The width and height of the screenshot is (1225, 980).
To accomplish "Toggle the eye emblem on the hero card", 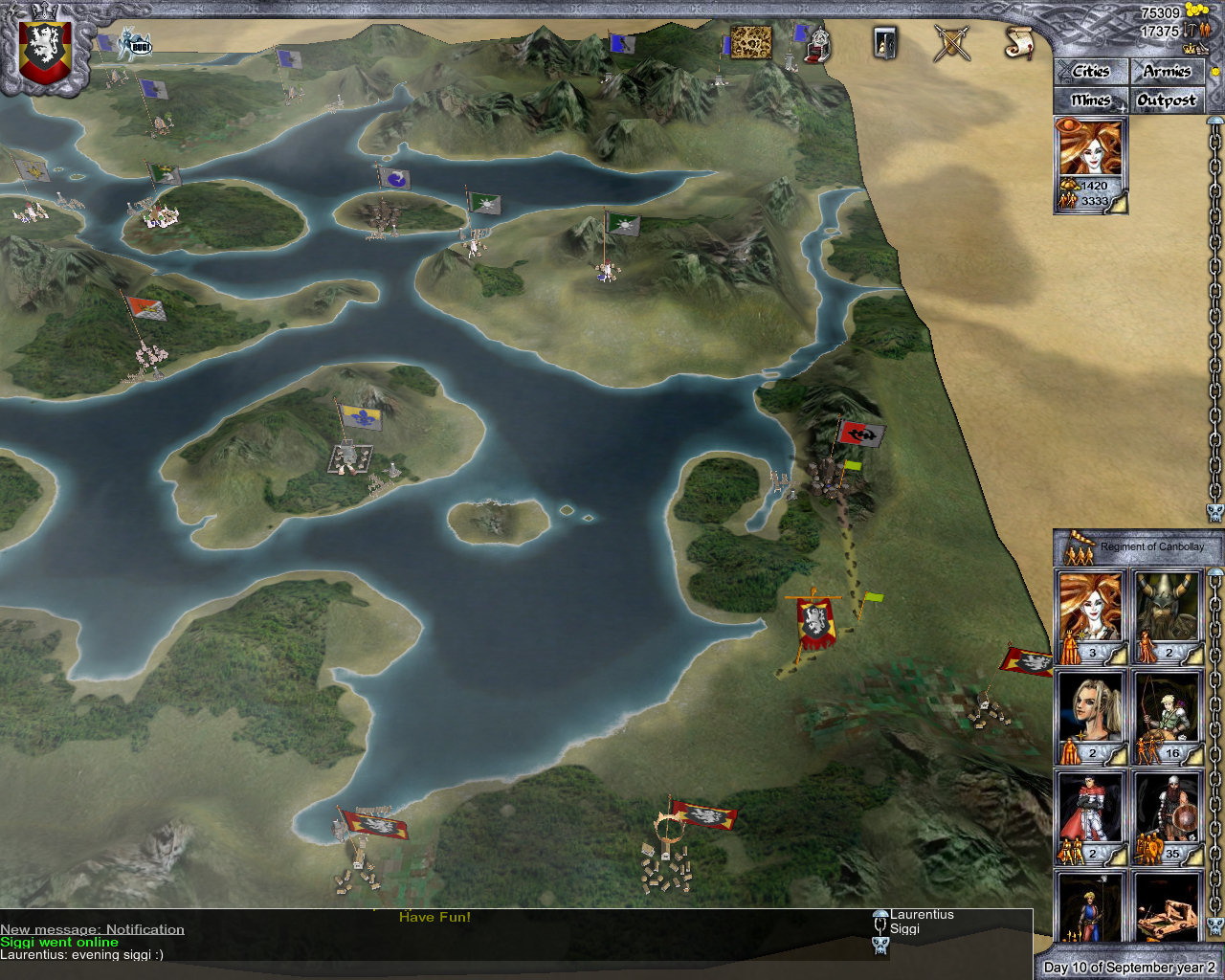I will (1068, 125).
